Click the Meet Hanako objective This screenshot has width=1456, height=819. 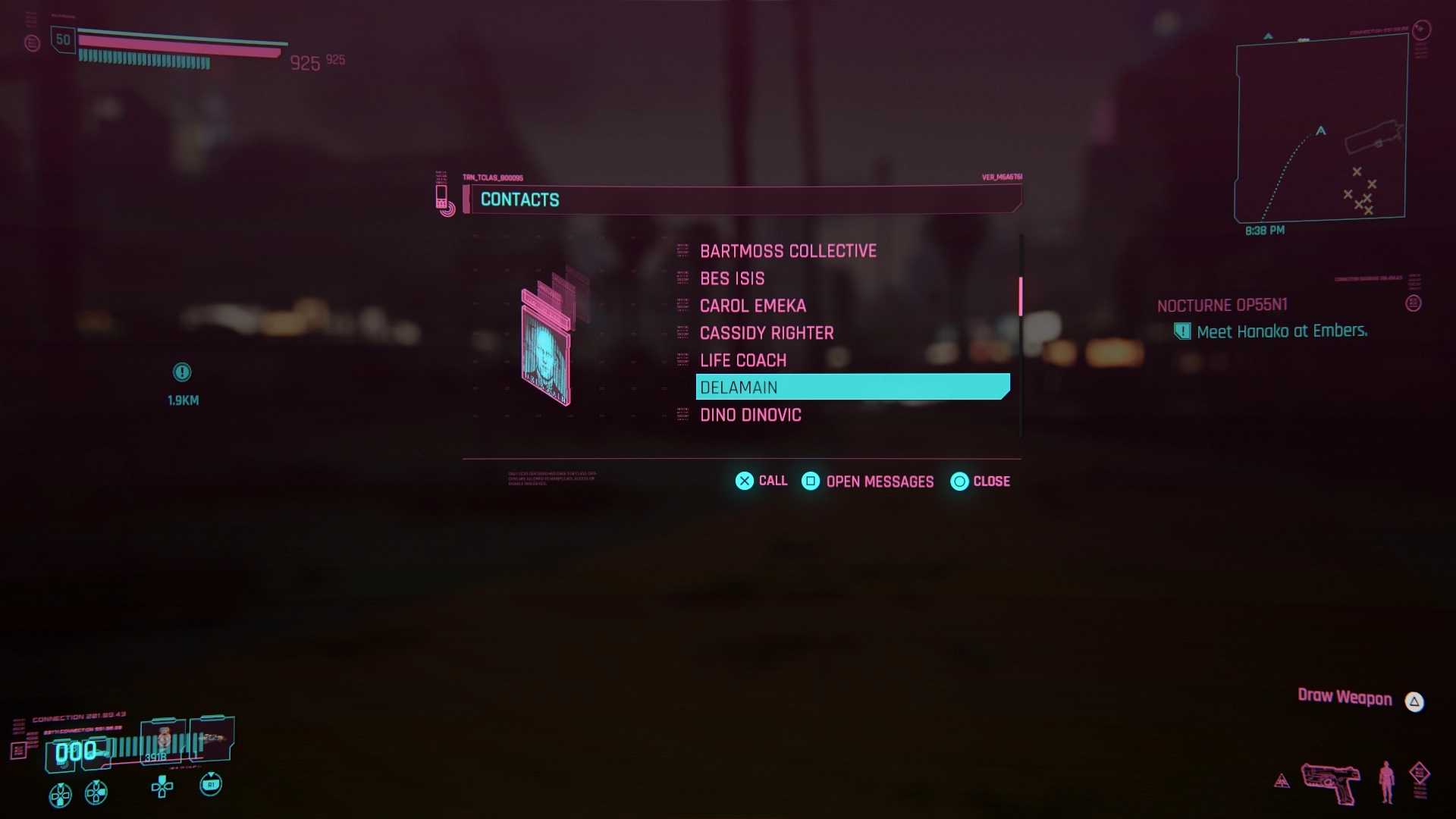point(1282,331)
